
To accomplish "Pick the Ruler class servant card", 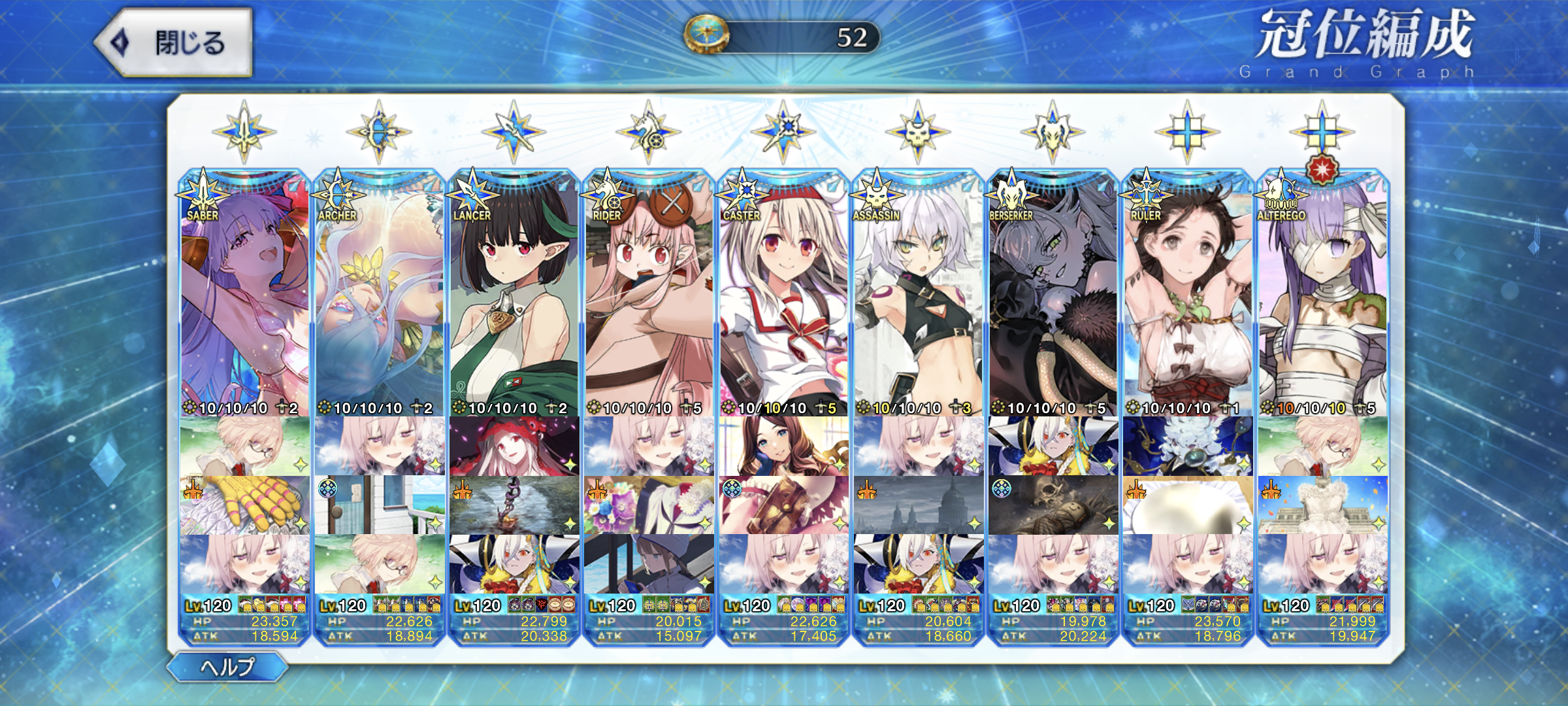I will click(x=1188, y=294).
